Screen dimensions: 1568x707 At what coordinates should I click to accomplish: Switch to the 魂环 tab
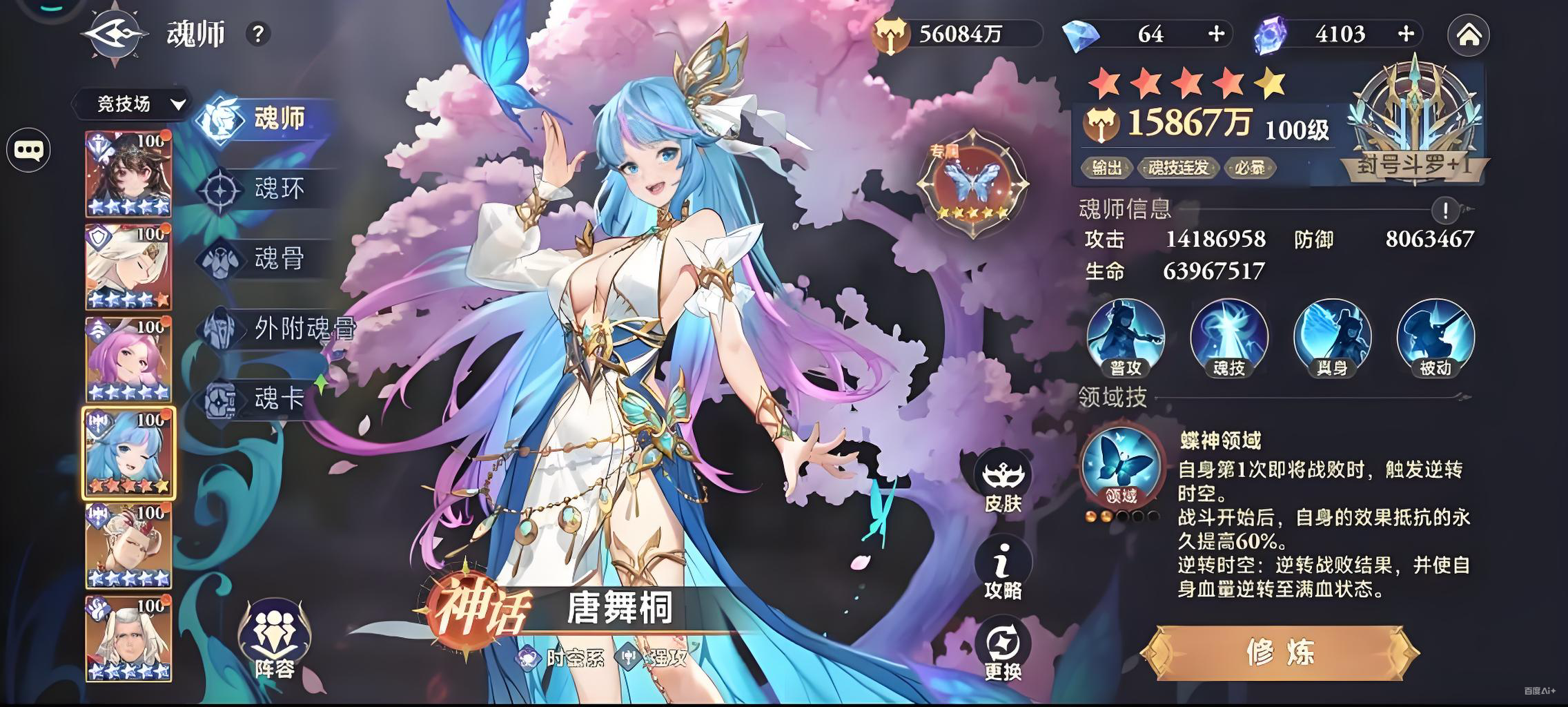point(275,186)
